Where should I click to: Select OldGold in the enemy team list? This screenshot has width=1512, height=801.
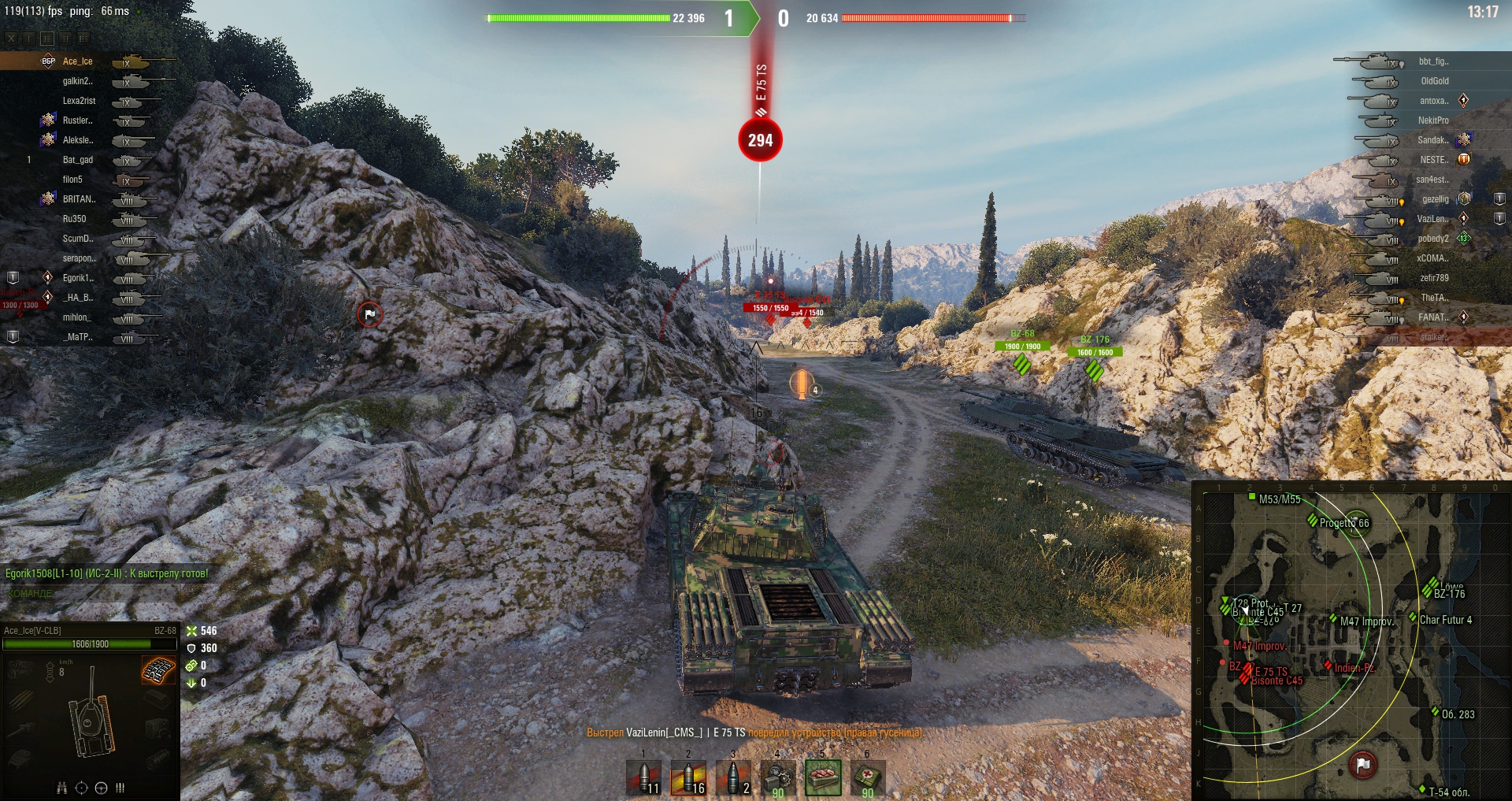(1434, 81)
